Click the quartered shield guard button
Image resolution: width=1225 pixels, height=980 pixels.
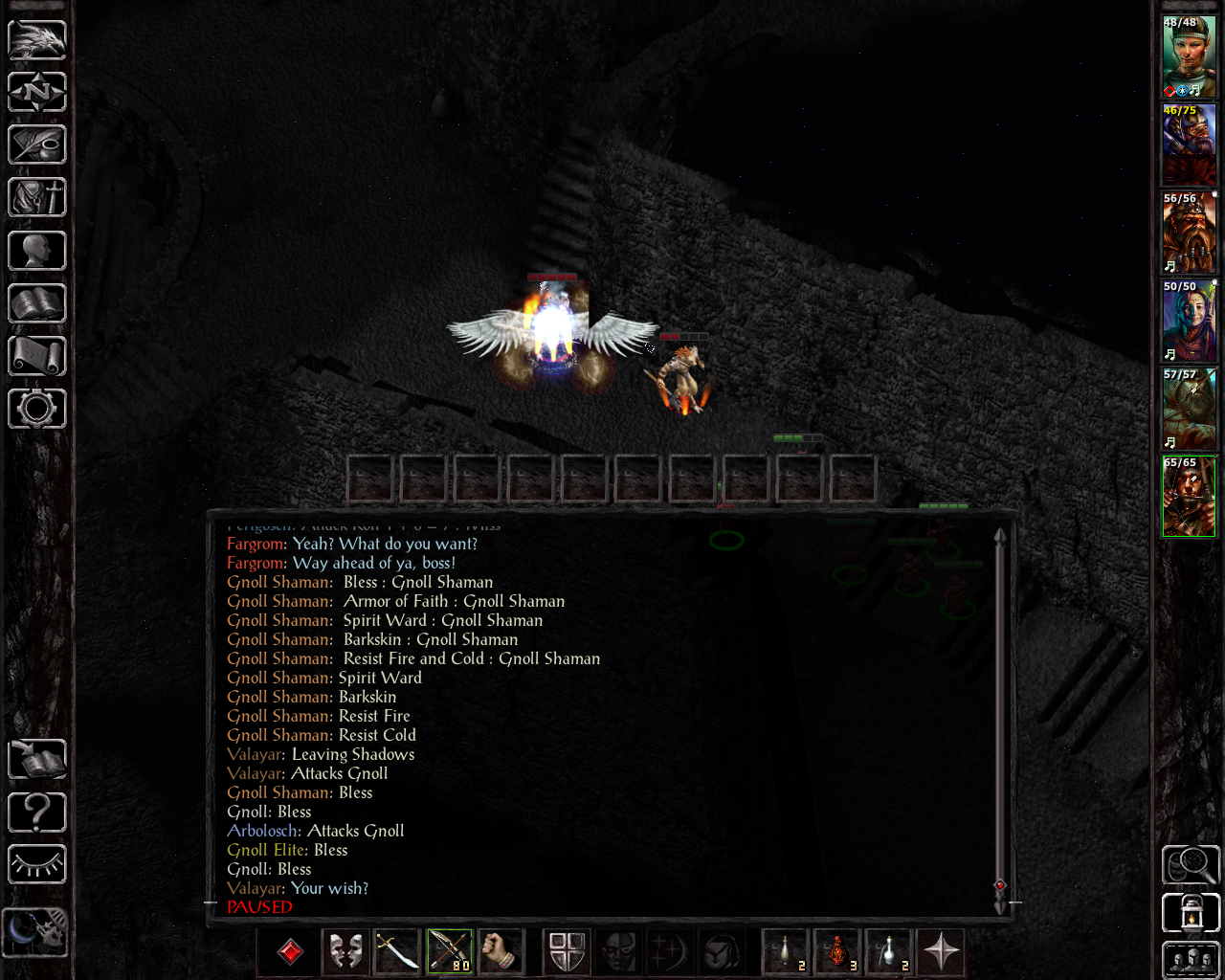[567, 952]
